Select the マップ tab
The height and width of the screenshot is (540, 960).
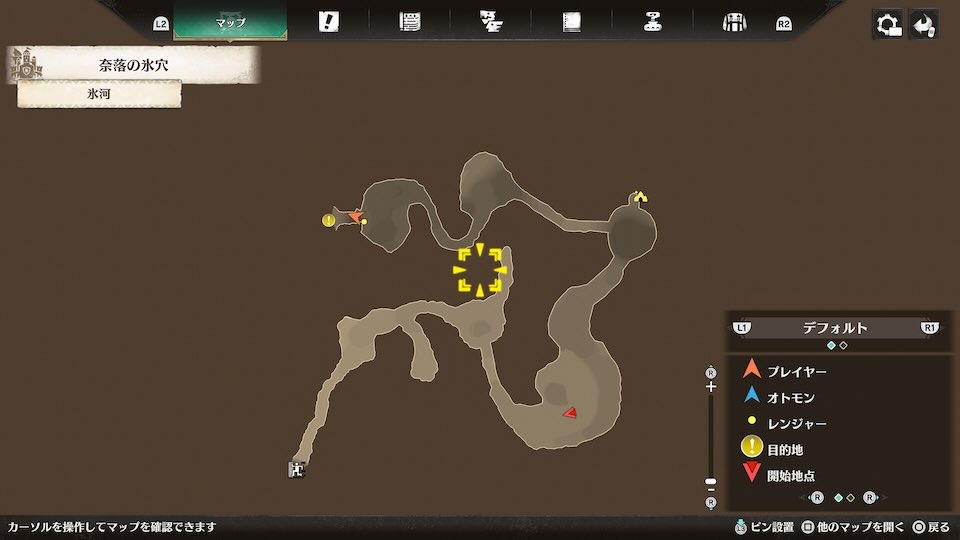pos(230,22)
